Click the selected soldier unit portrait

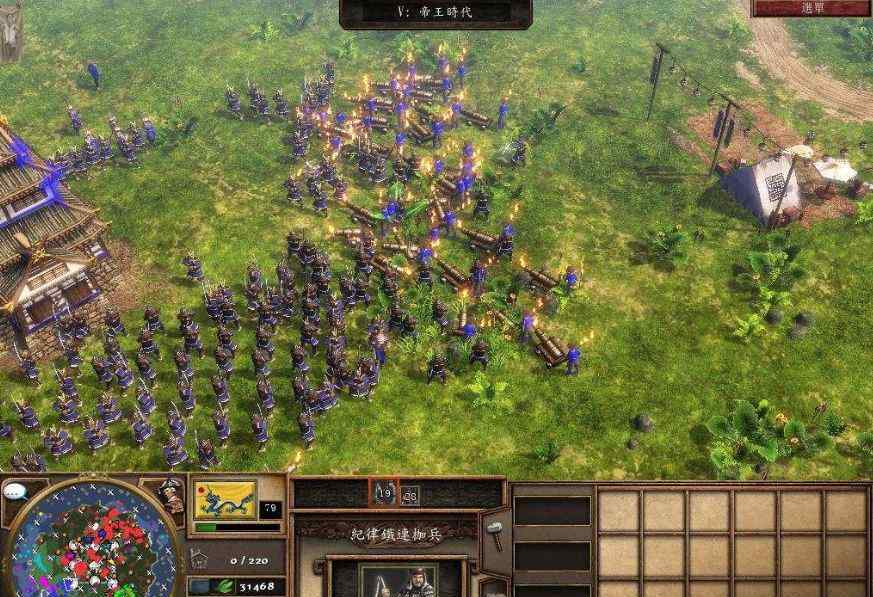[398, 580]
